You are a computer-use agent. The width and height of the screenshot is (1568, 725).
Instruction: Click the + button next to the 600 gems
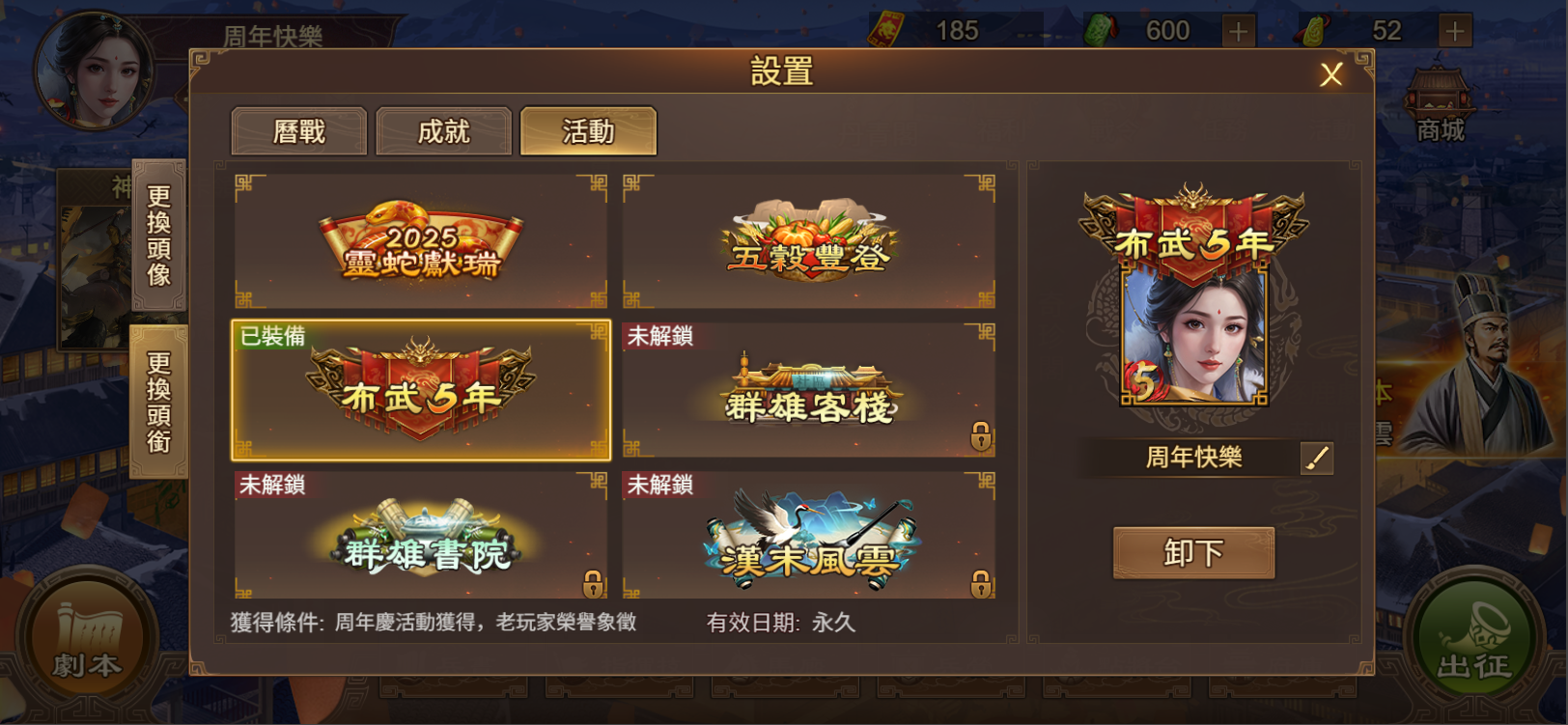[1237, 30]
